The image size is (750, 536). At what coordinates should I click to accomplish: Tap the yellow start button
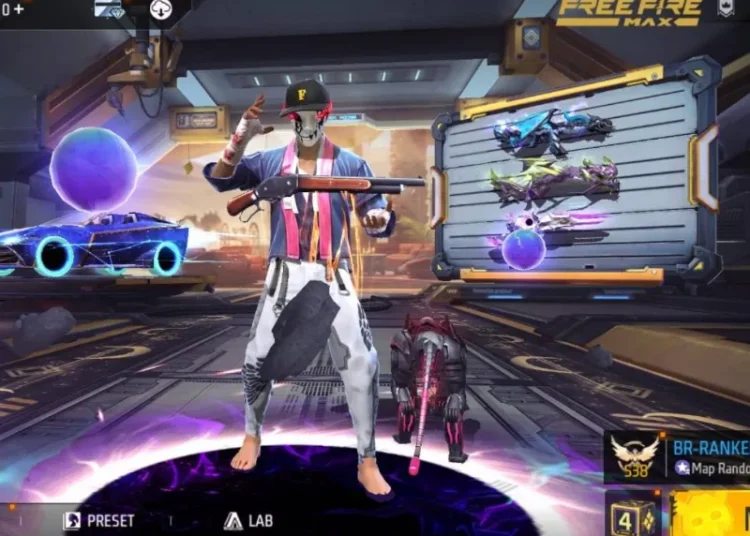(710, 514)
